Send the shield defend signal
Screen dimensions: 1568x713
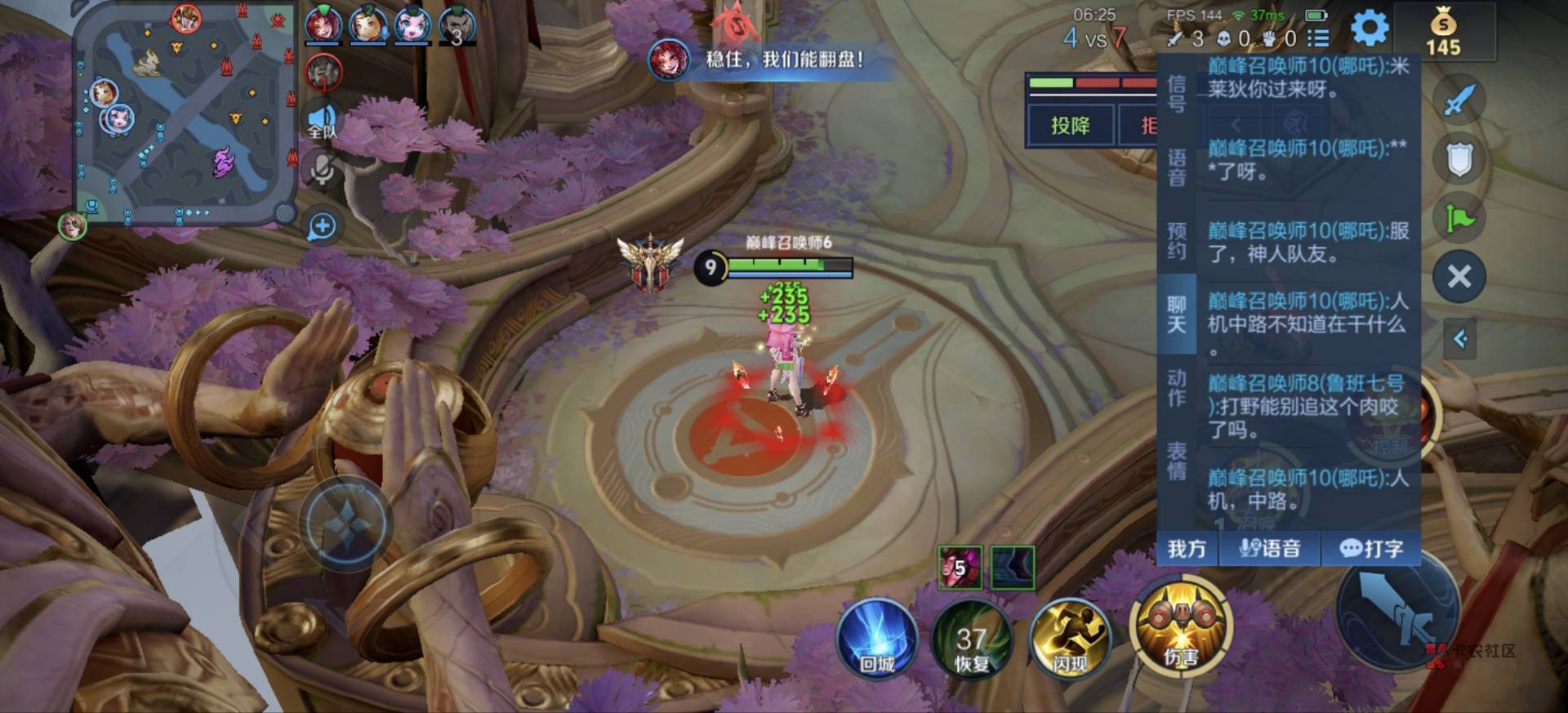click(1459, 159)
